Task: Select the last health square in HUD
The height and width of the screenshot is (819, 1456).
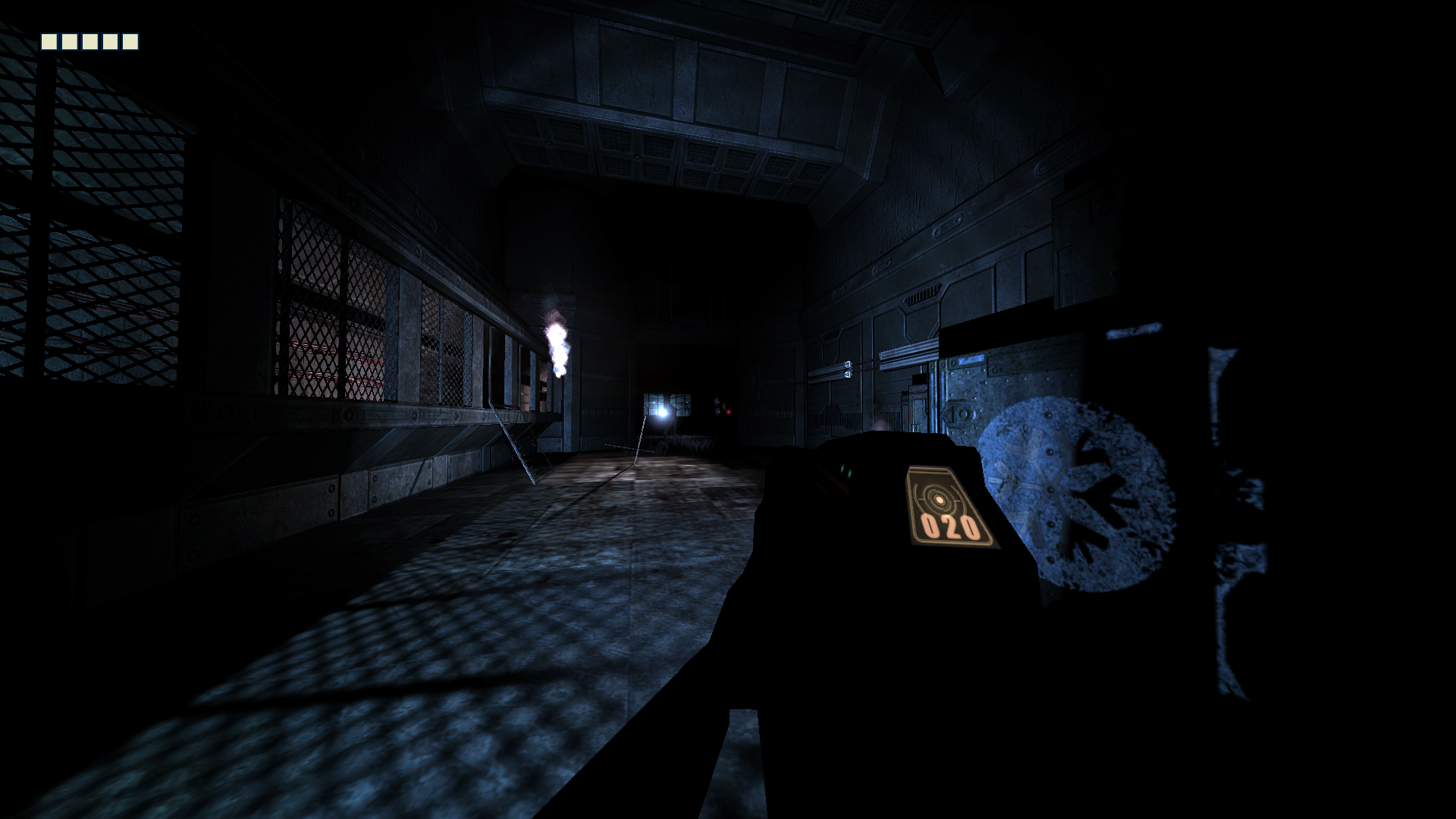Action: tap(130, 42)
